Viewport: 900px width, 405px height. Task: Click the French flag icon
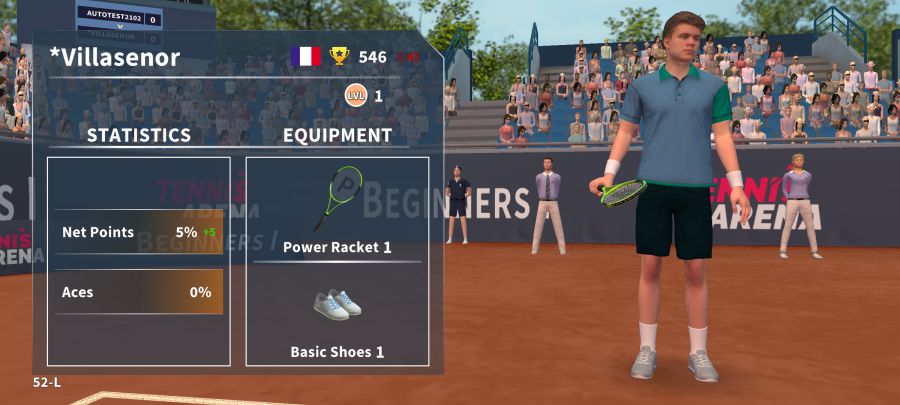pyautogui.click(x=305, y=57)
